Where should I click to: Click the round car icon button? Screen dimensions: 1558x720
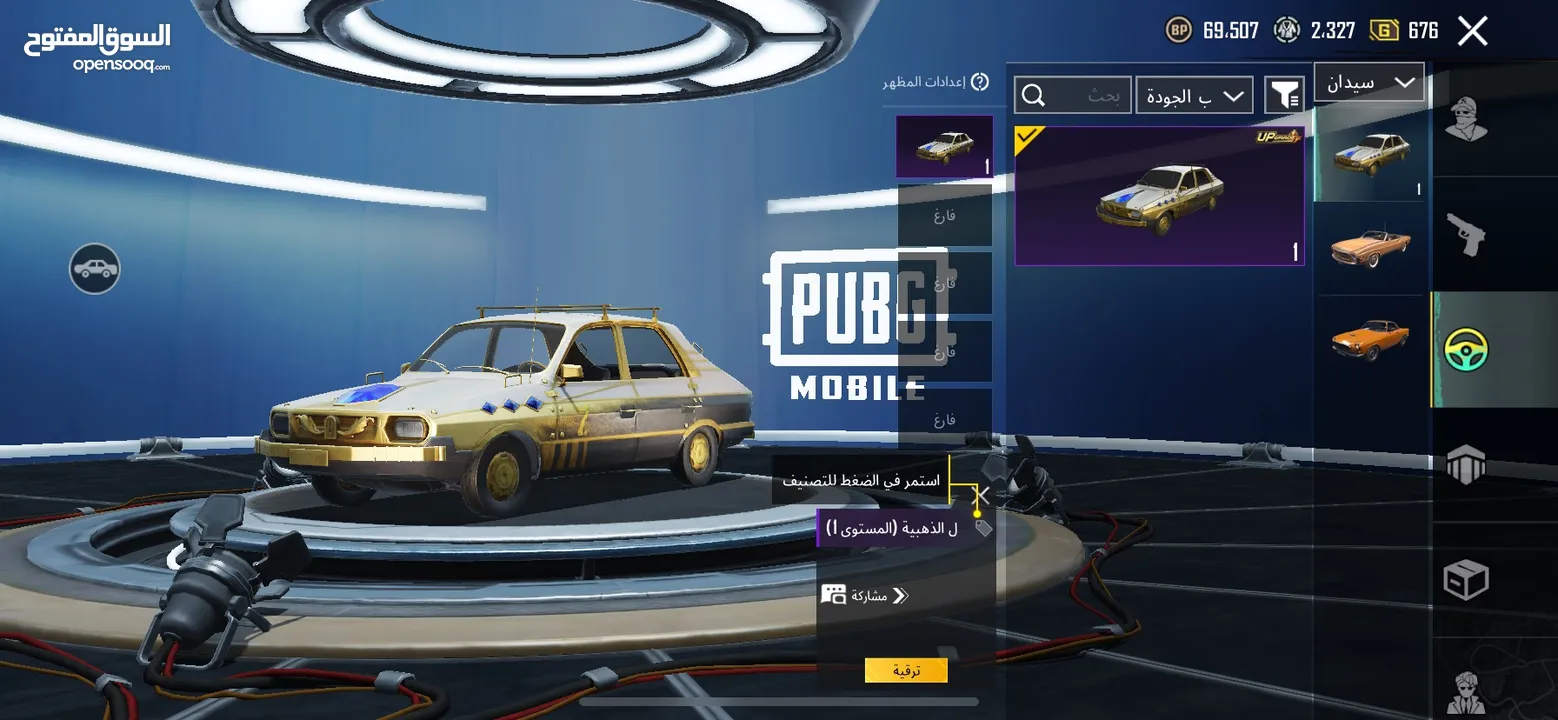point(95,268)
